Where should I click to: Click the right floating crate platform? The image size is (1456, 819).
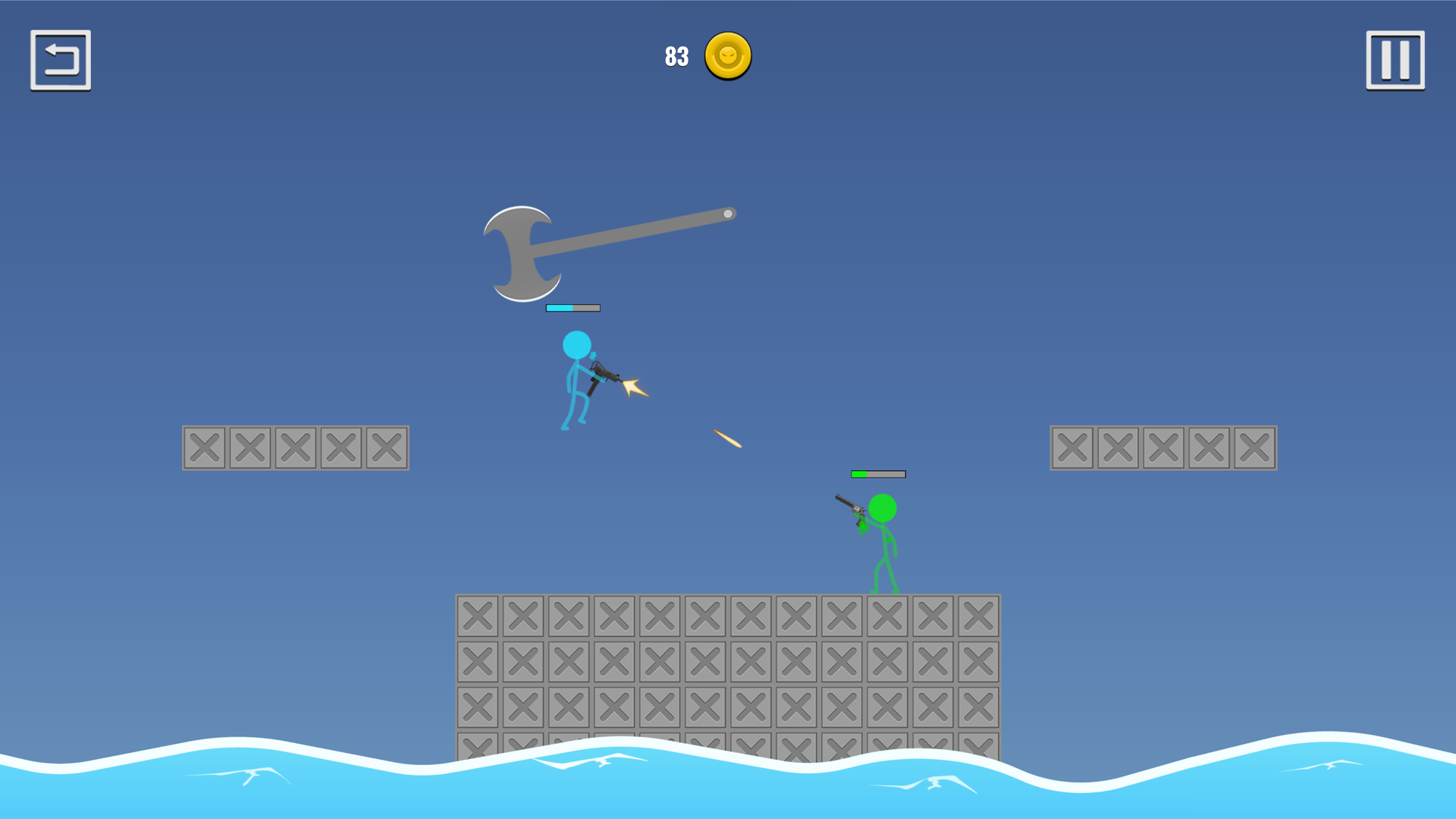click(x=1164, y=447)
